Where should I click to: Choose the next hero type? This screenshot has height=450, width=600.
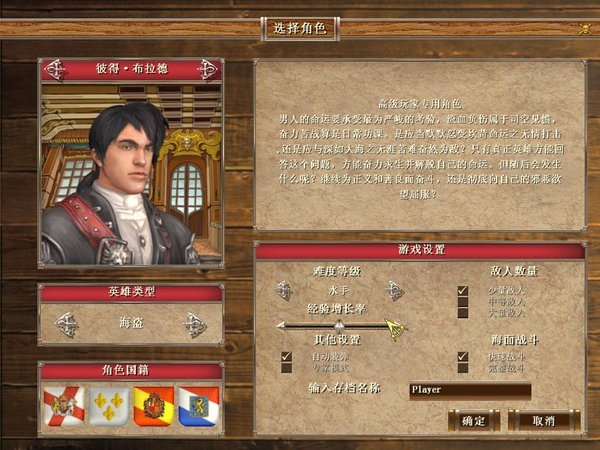click(195, 324)
